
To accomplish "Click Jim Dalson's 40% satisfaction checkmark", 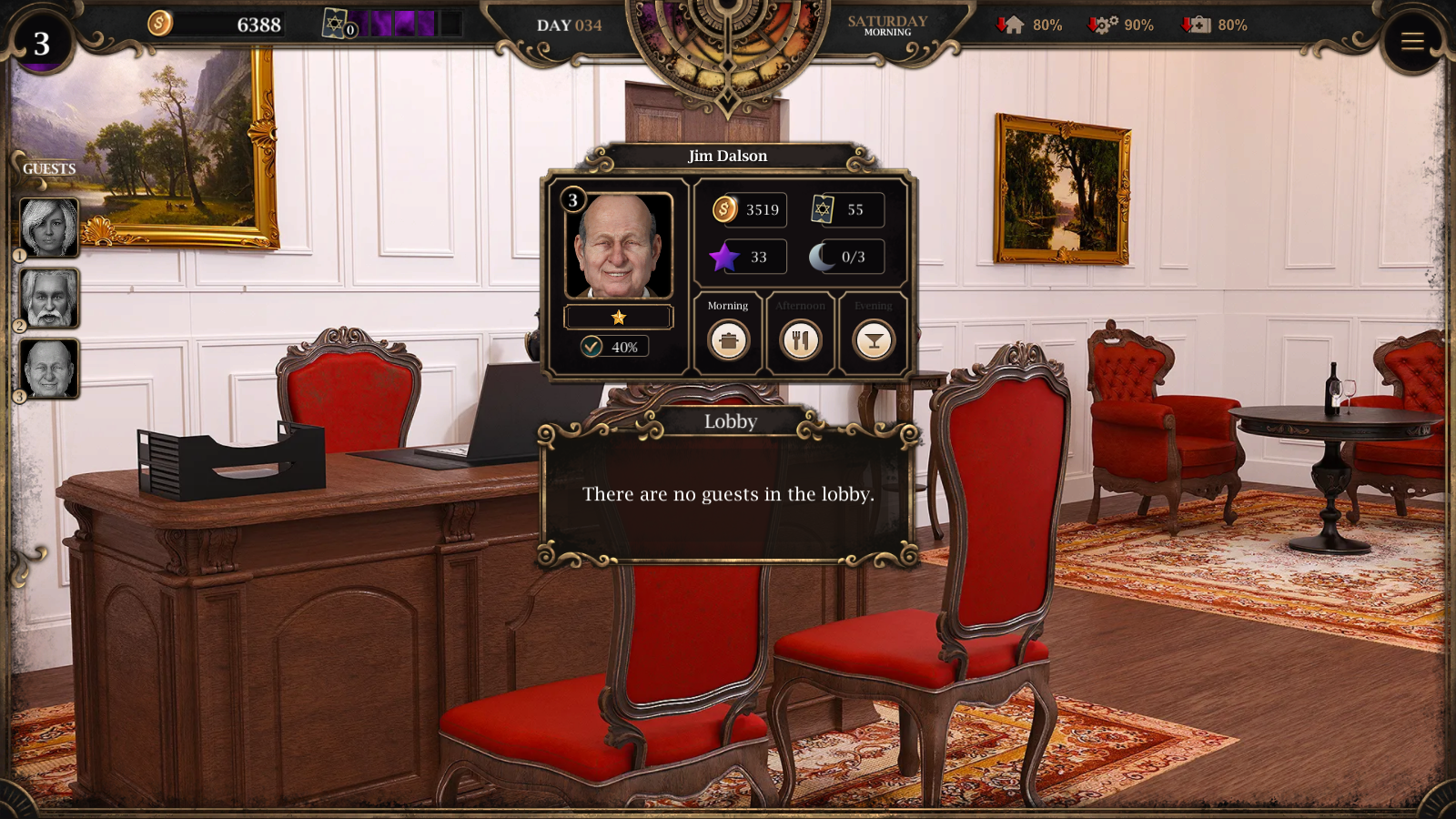I will (592, 347).
